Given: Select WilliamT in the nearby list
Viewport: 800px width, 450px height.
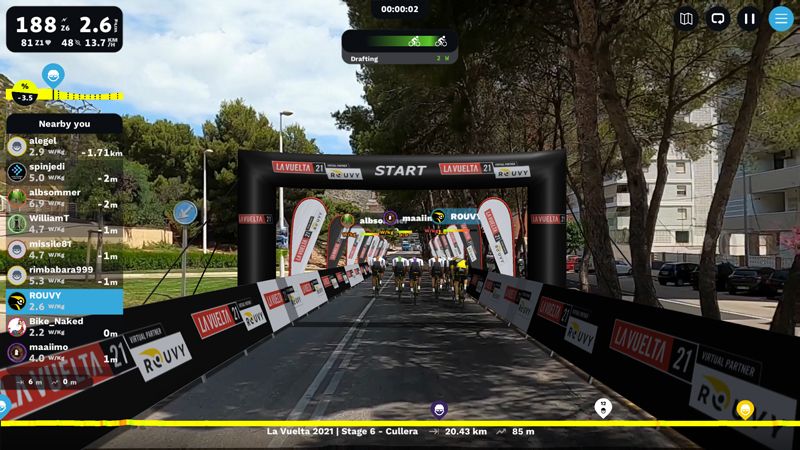Looking at the screenshot, I should pyautogui.click(x=64, y=223).
